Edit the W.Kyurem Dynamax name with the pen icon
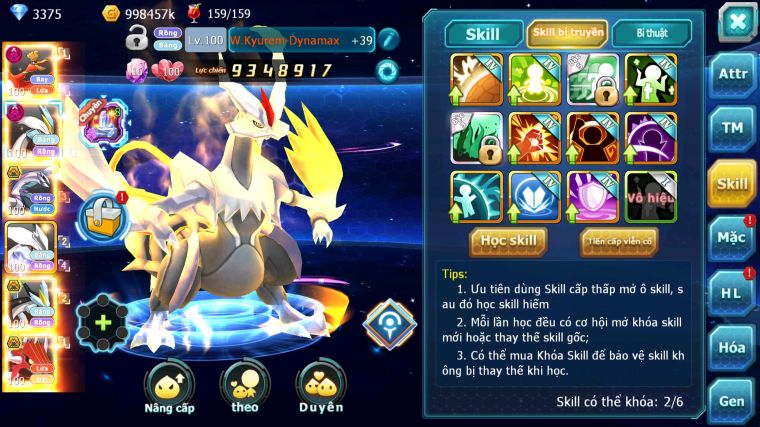760x427 pixels. click(388, 39)
